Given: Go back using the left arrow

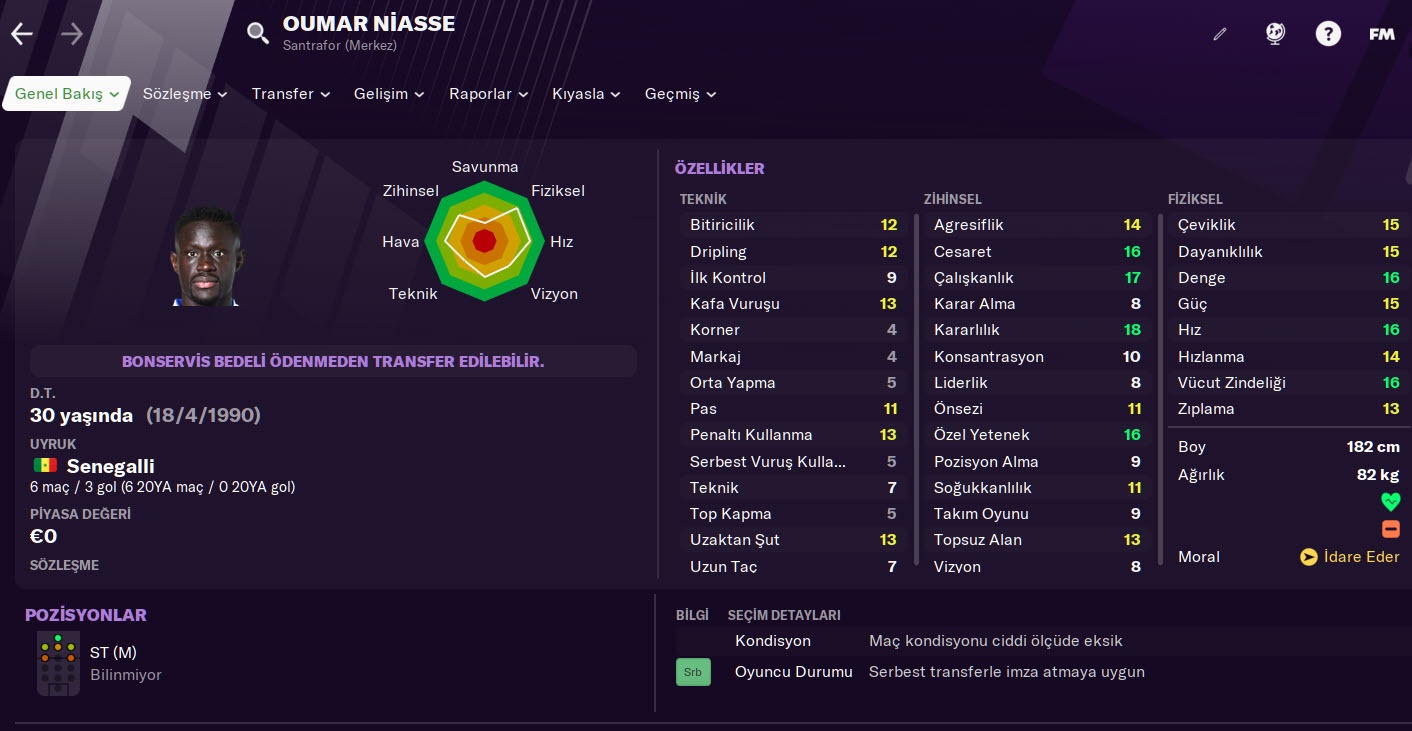Looking at the screenshot, I should pyautogui.click(x=22, y=34).
